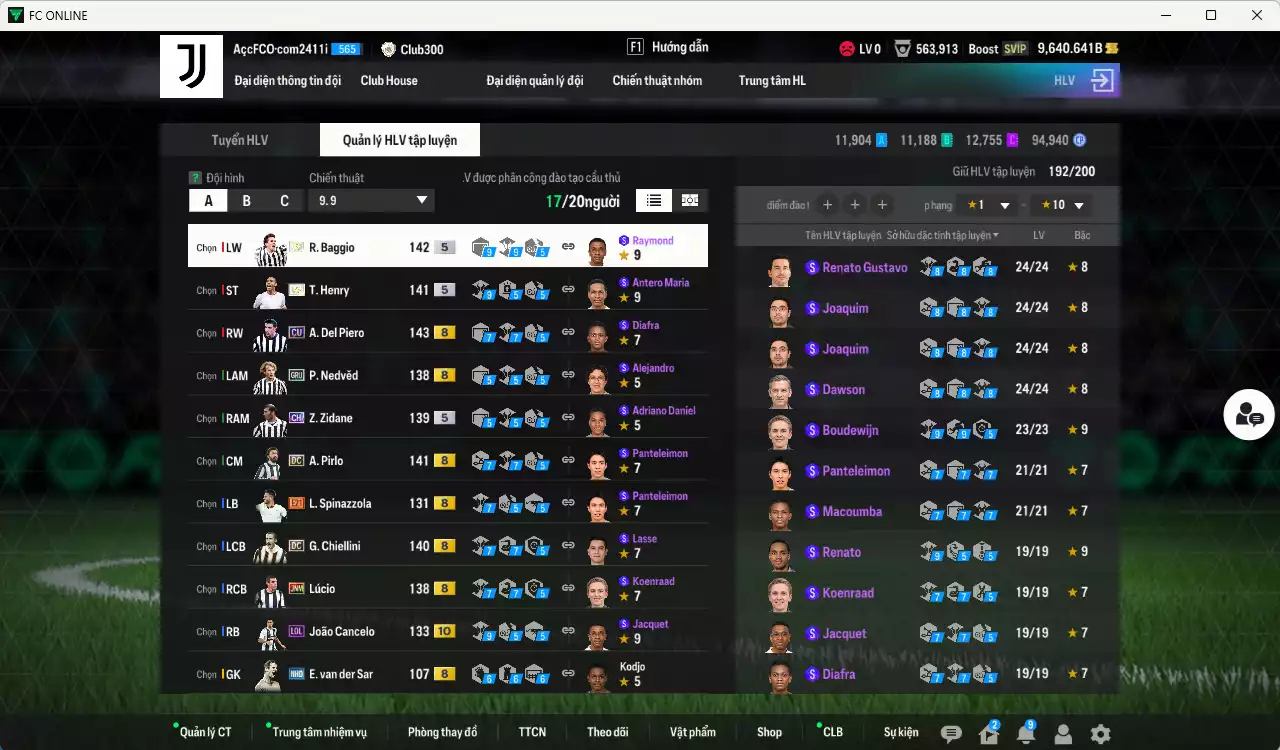Open the minimum star rank dropdown
The image size is (1280, 750).
985,204
